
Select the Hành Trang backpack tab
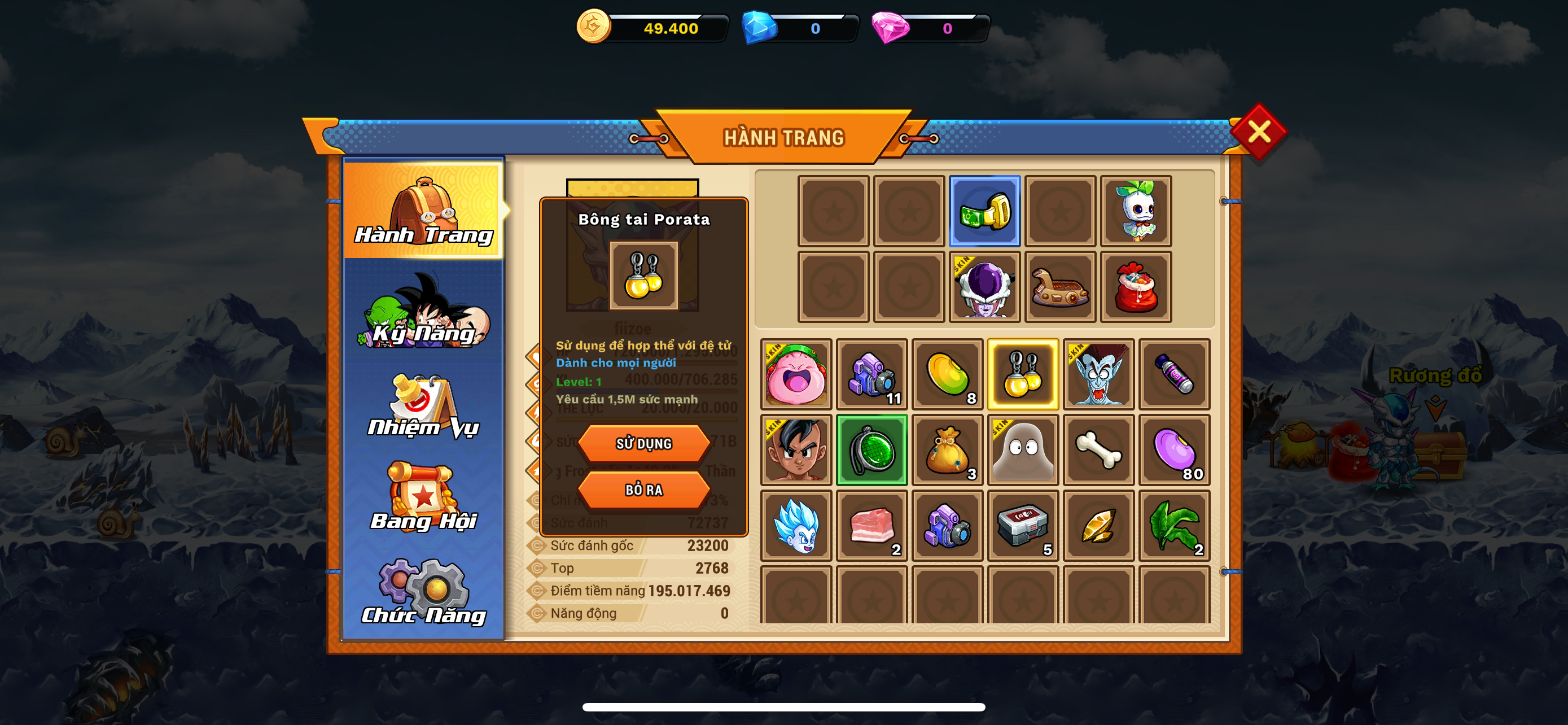pos(423,211)
